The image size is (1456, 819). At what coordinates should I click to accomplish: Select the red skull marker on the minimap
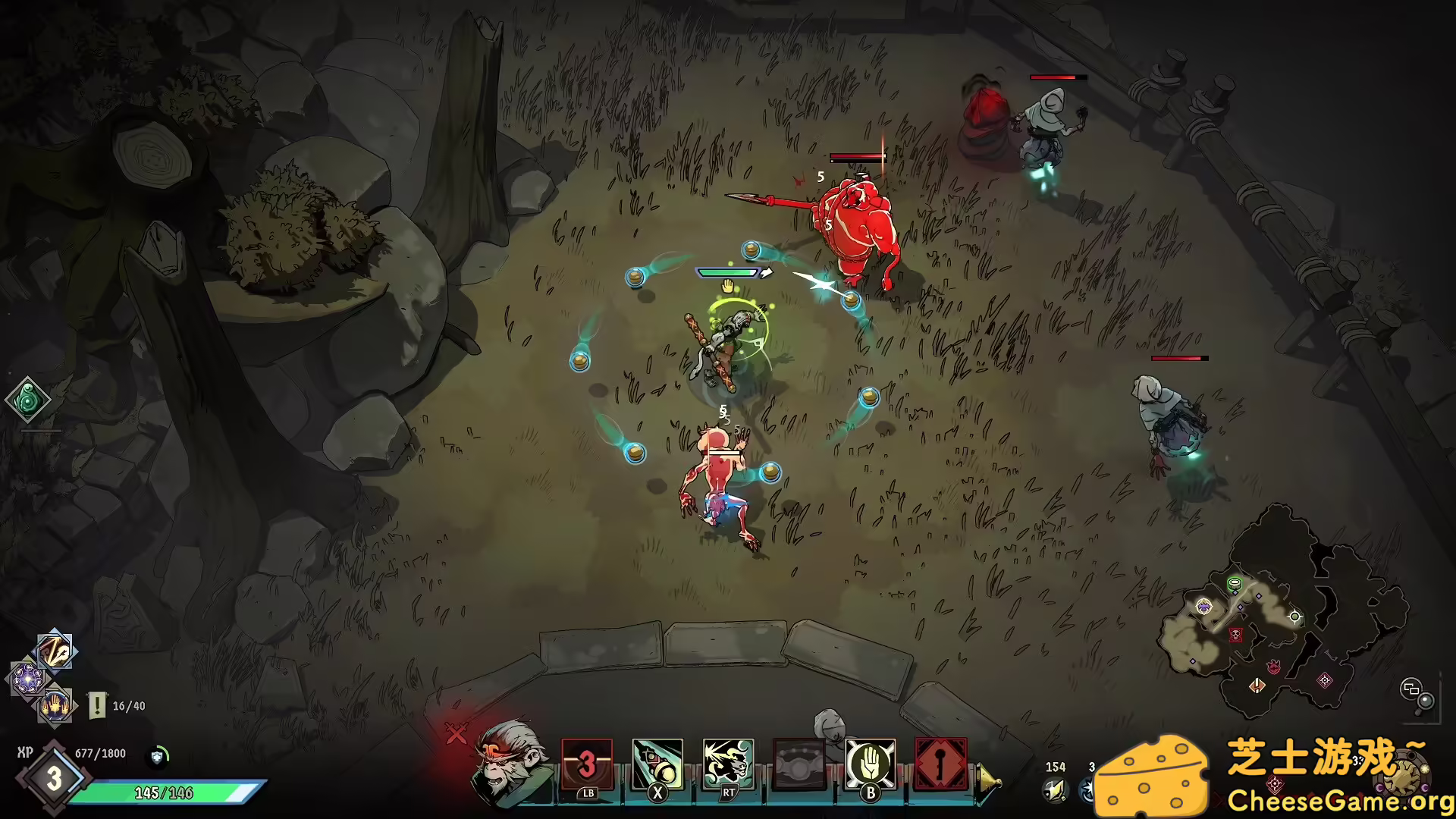coord(1236,635)
